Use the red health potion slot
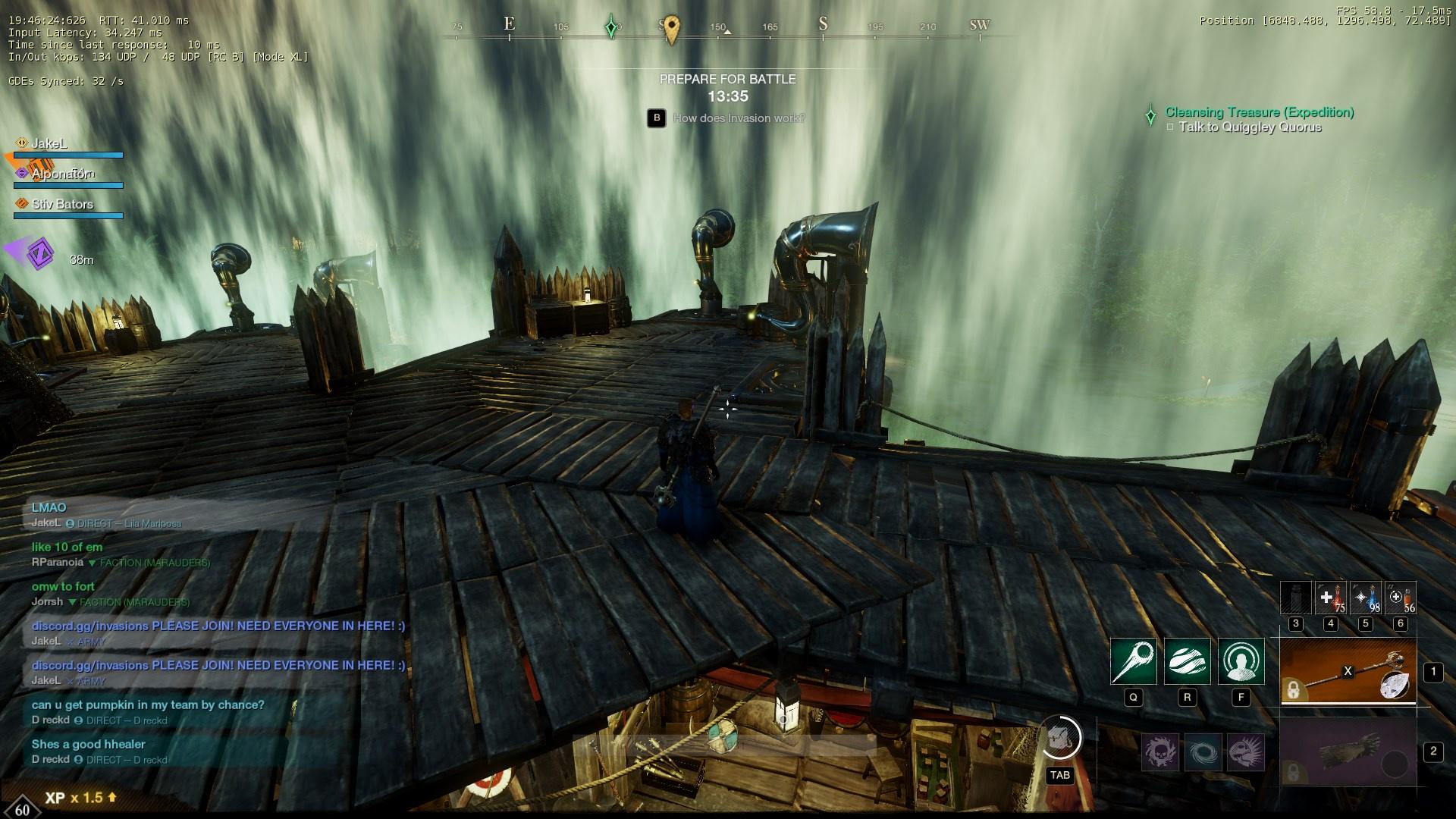The image size is (1456, 819). coord(1330,598)
